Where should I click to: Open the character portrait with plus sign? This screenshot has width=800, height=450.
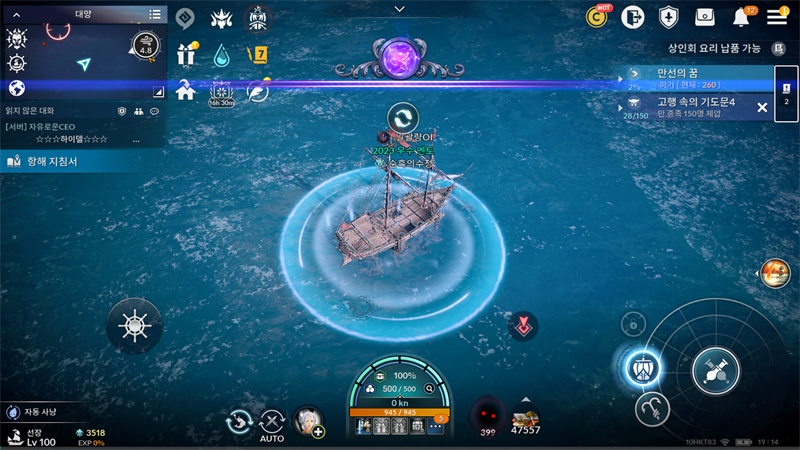click(308, 421)
